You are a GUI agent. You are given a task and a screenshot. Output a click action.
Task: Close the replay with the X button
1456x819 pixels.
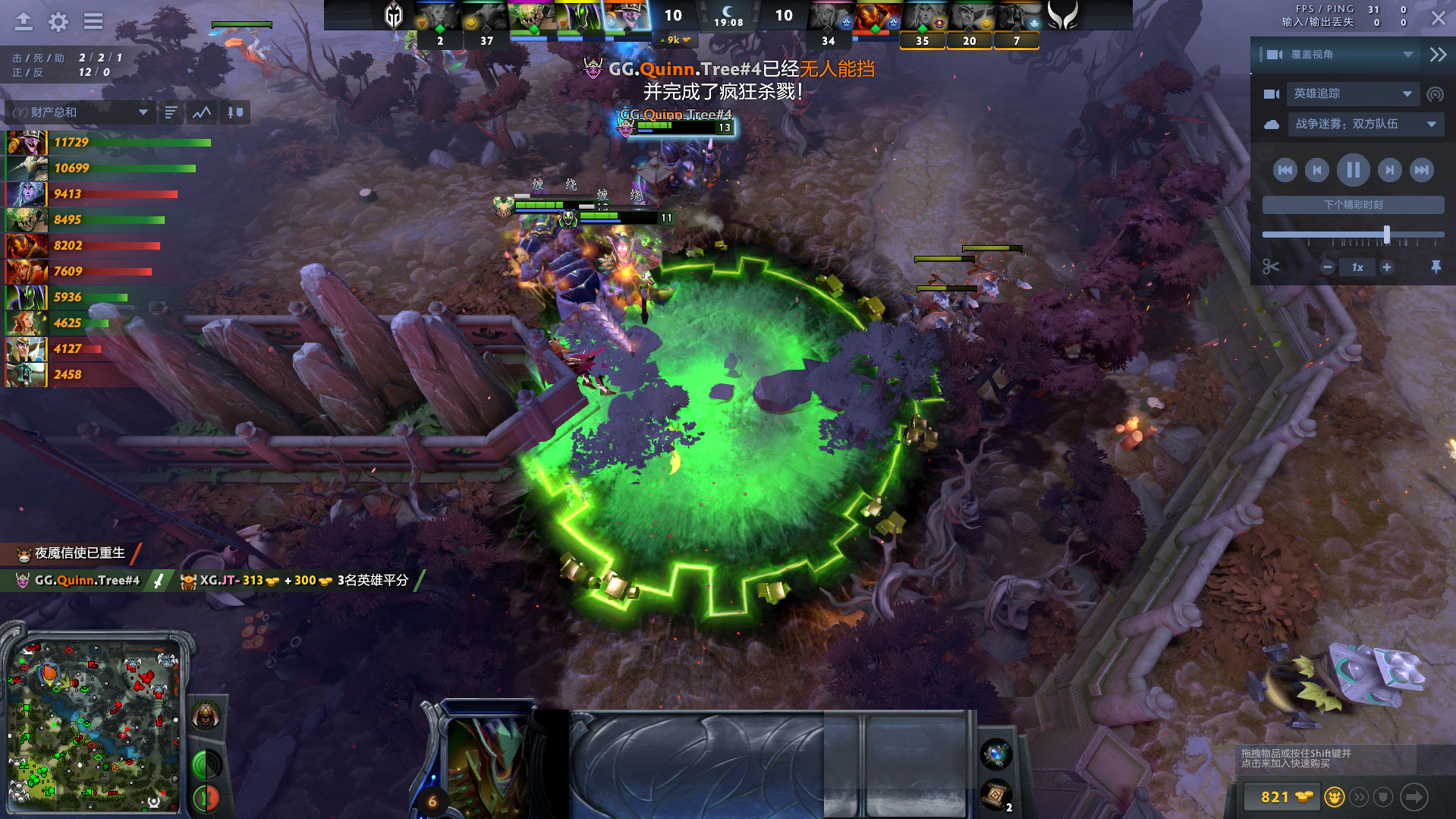click(1438, 18)
